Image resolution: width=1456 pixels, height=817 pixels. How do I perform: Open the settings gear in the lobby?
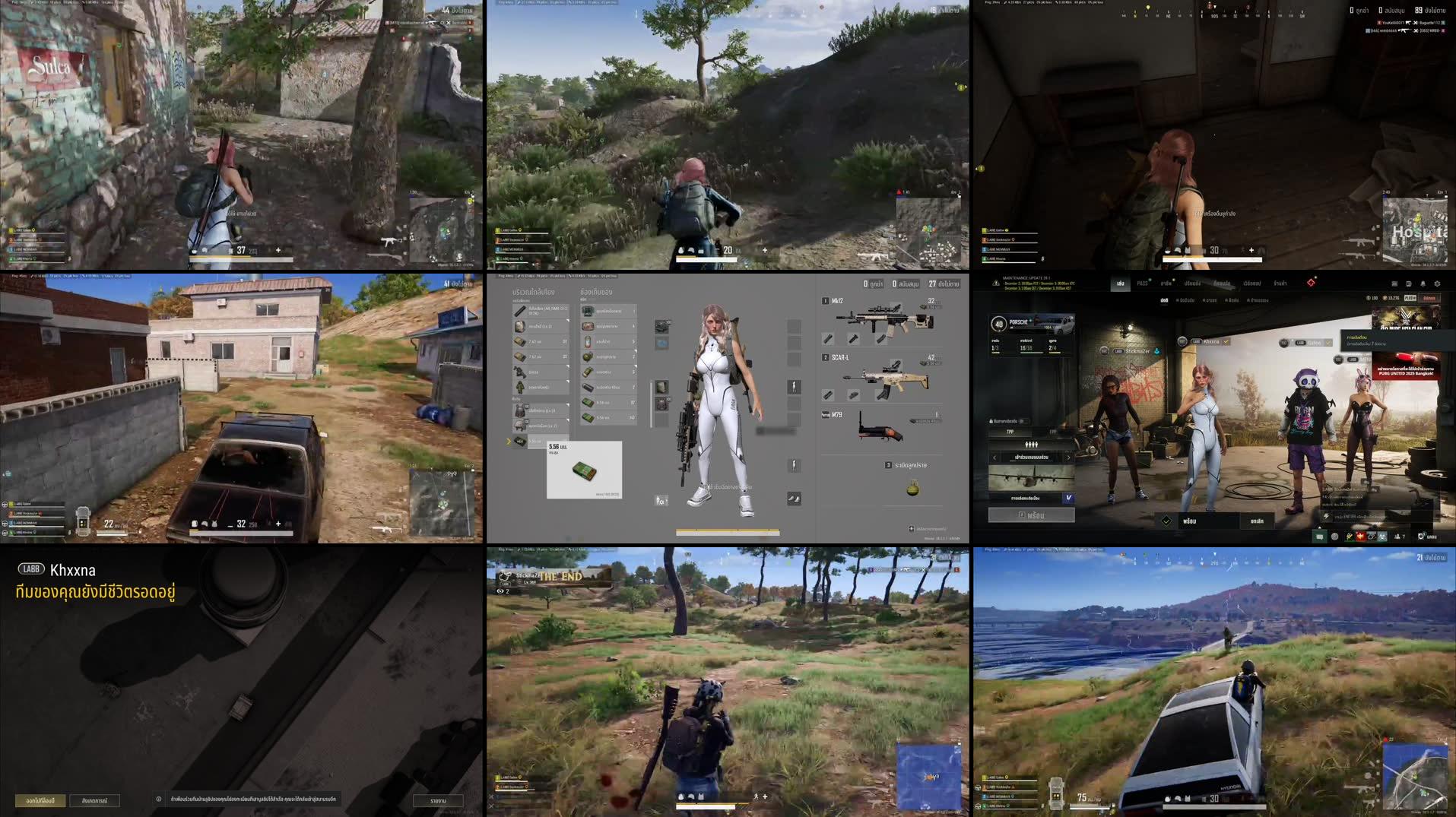tap(1437, 283)
